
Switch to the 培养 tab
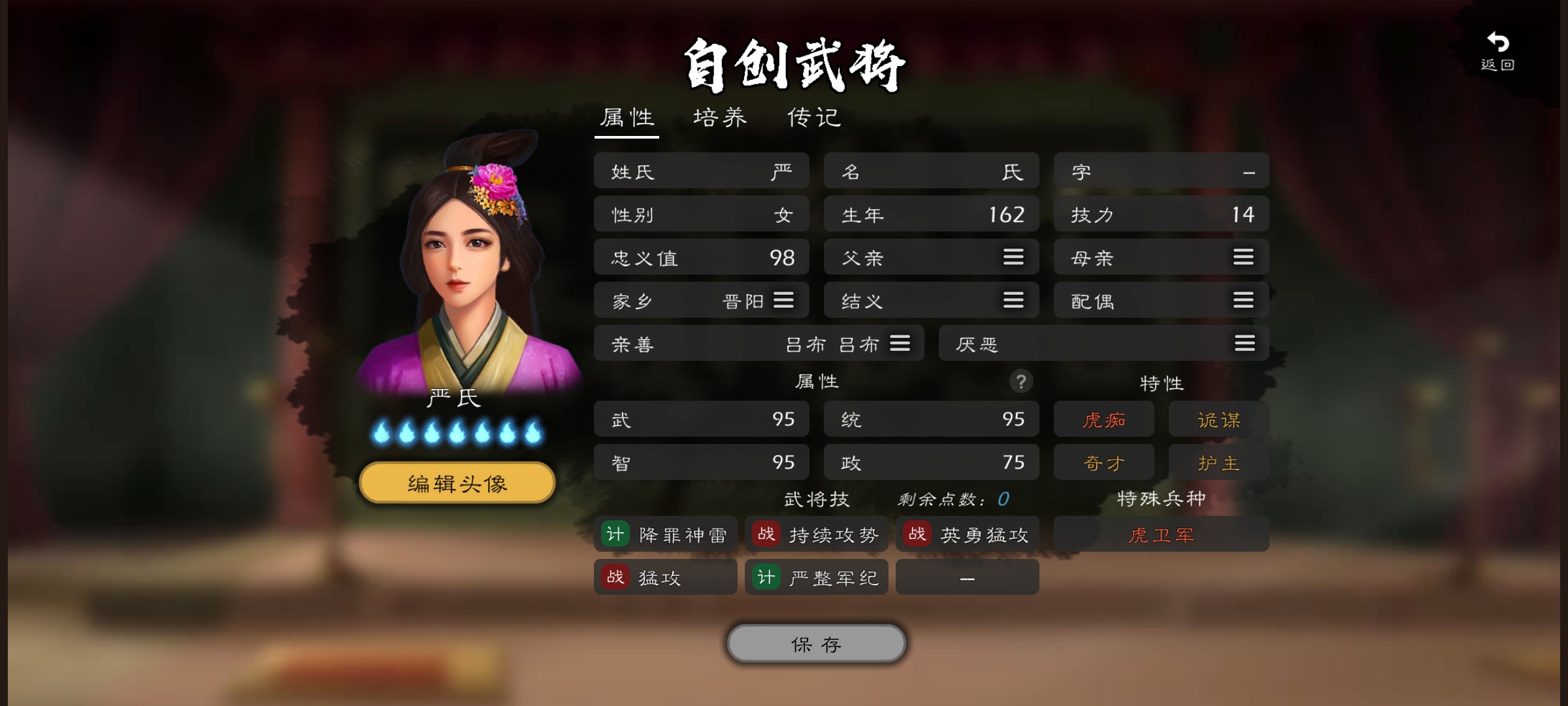[x=719, y=118]
